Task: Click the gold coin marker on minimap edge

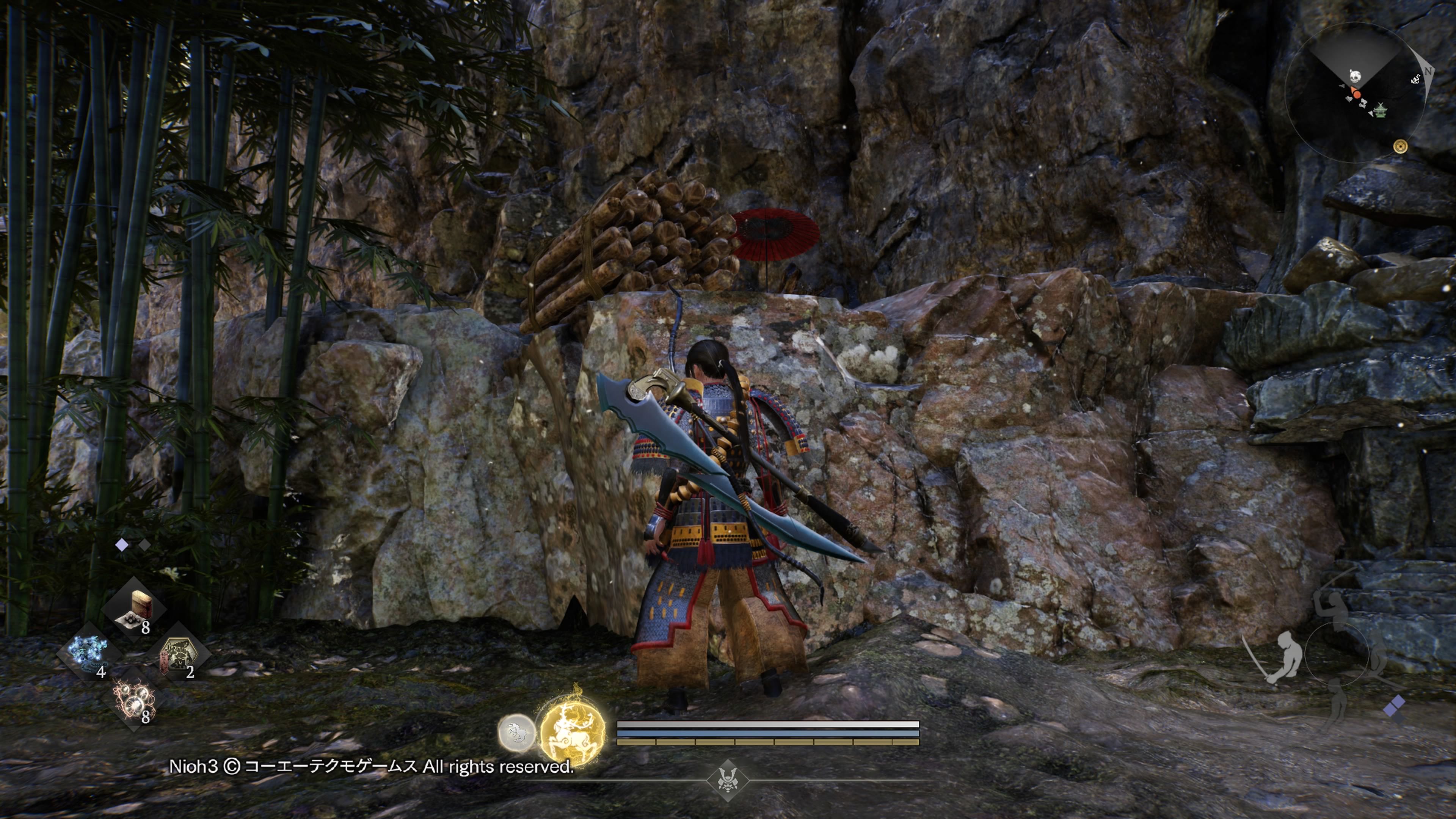Action: (x=1400, y=146)
